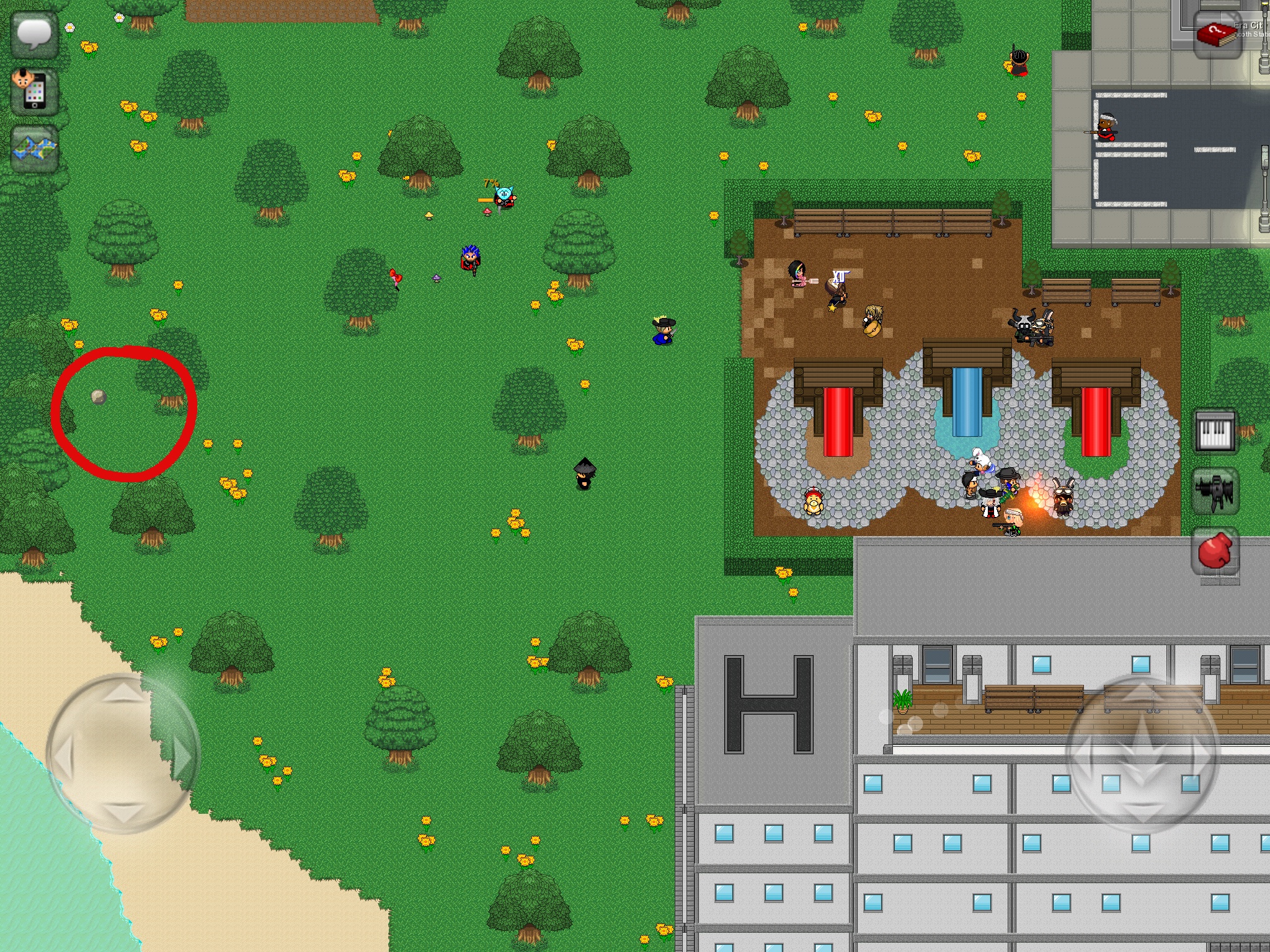
Task: Tap the piano keyboard button
Action: [x=1215, y=431]
